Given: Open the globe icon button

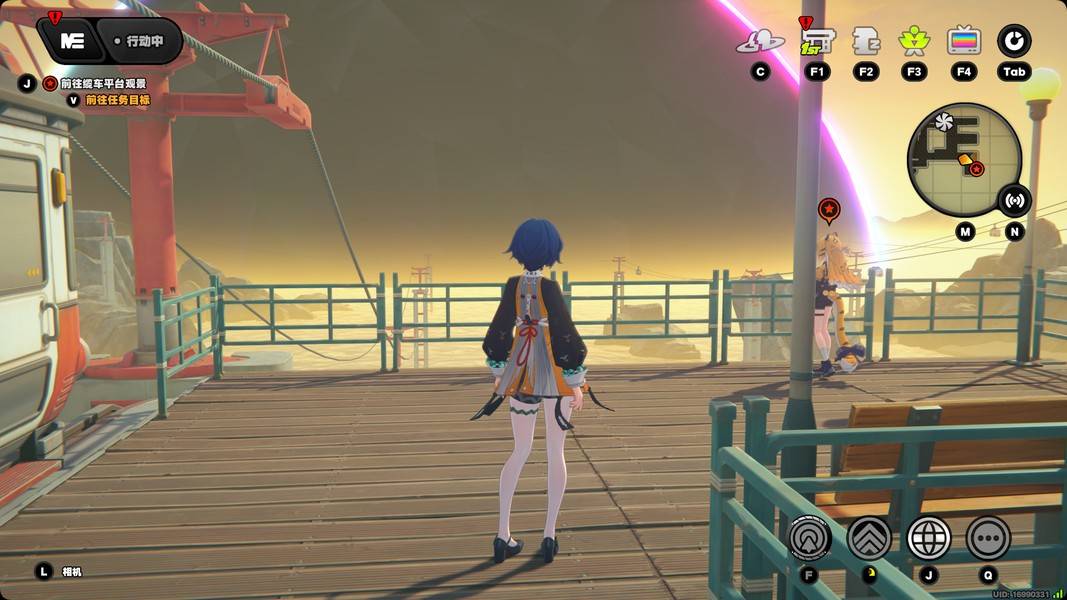Looking at the screenshot, I should point(928,538).
